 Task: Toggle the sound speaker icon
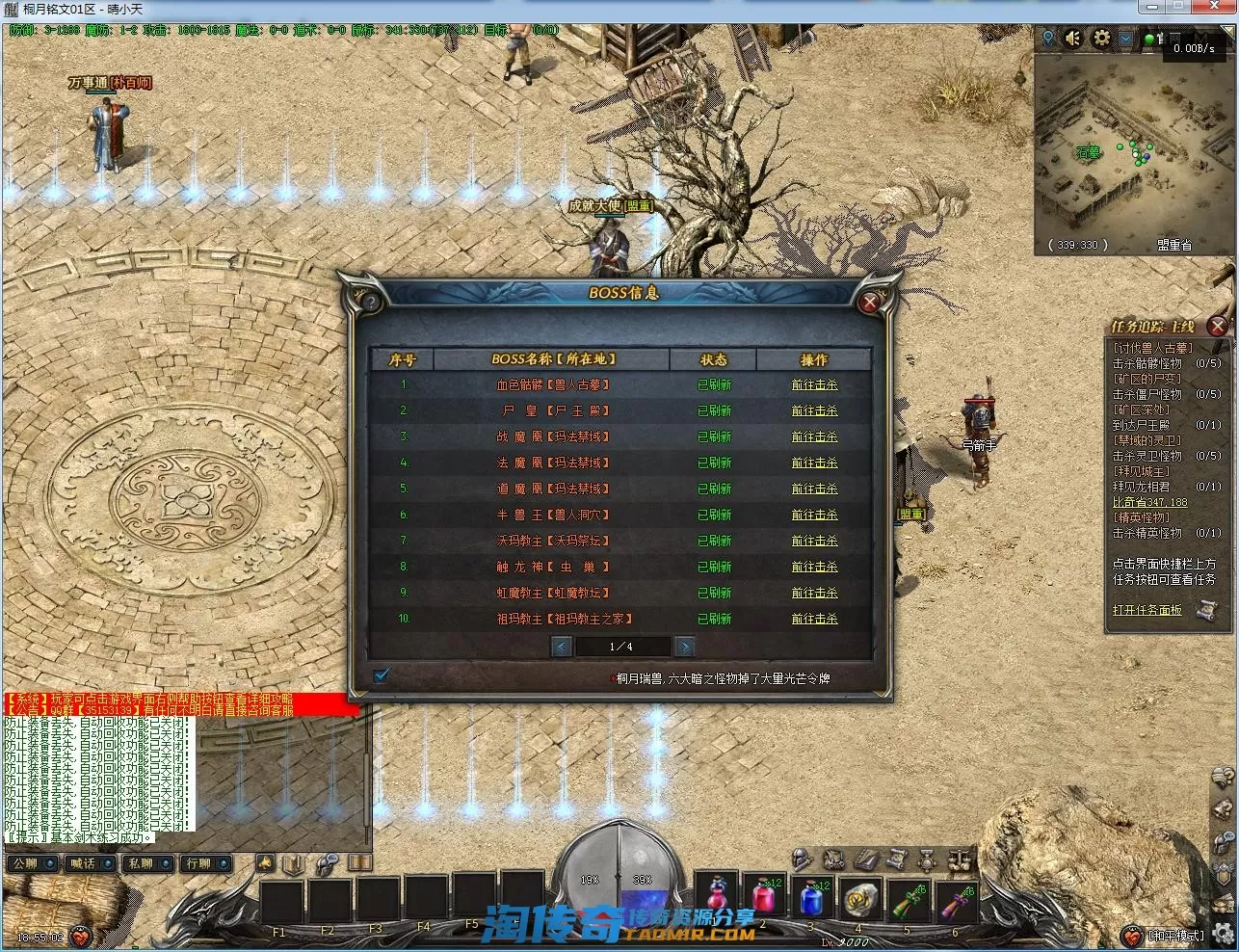[1074, 39]
